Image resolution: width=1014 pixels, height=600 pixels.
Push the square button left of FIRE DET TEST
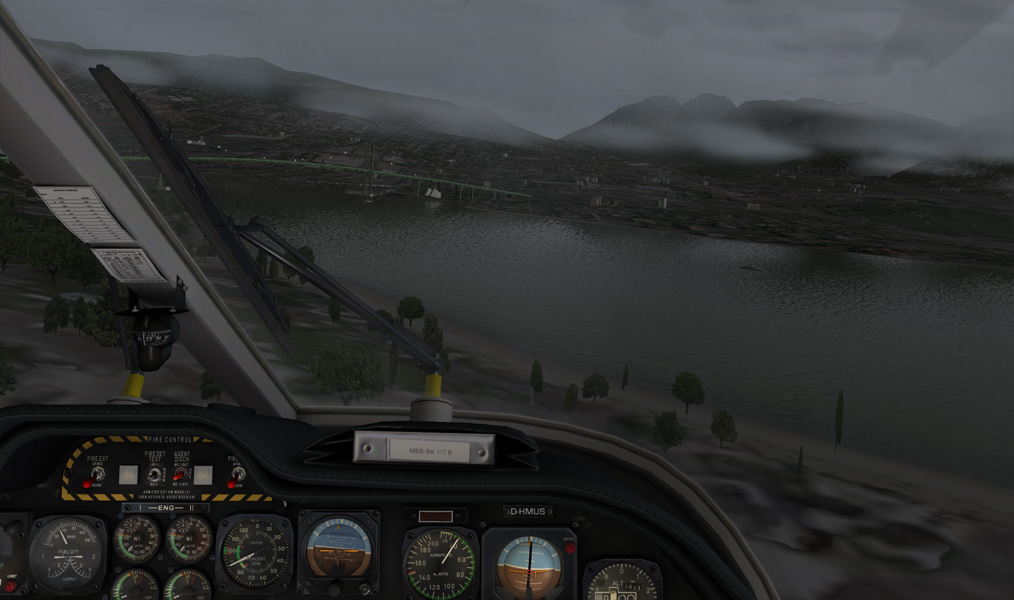coord(128,475)
